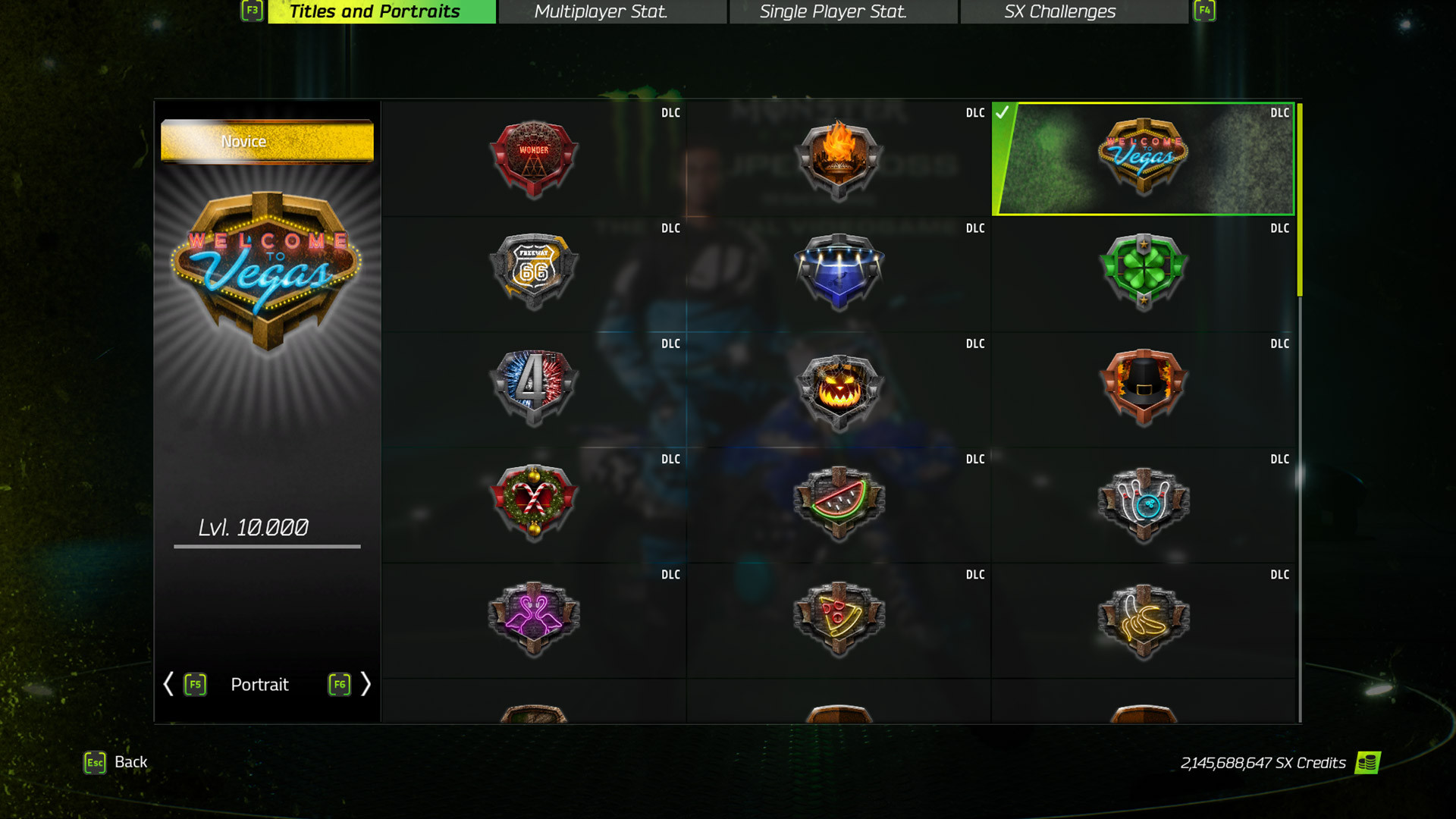Viewport: 1456px width, 819px height.
Task: Switch to the Multiplayer Stat tab
Action: 601,11
